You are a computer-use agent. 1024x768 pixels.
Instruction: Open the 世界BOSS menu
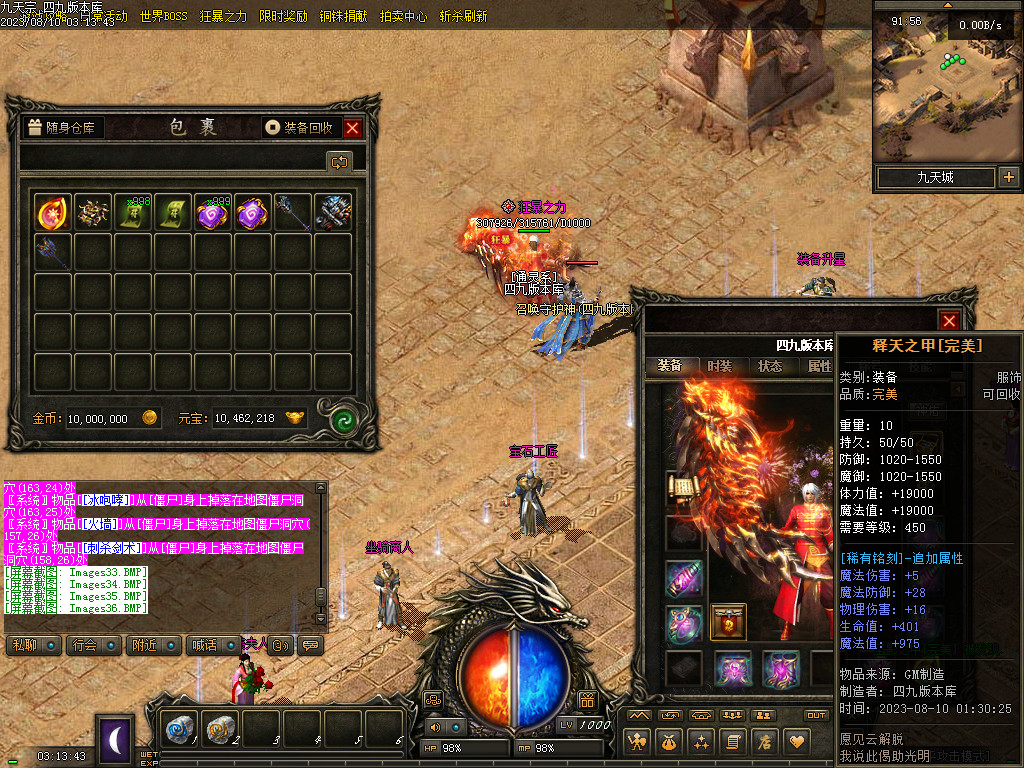[x=164, y=17]
